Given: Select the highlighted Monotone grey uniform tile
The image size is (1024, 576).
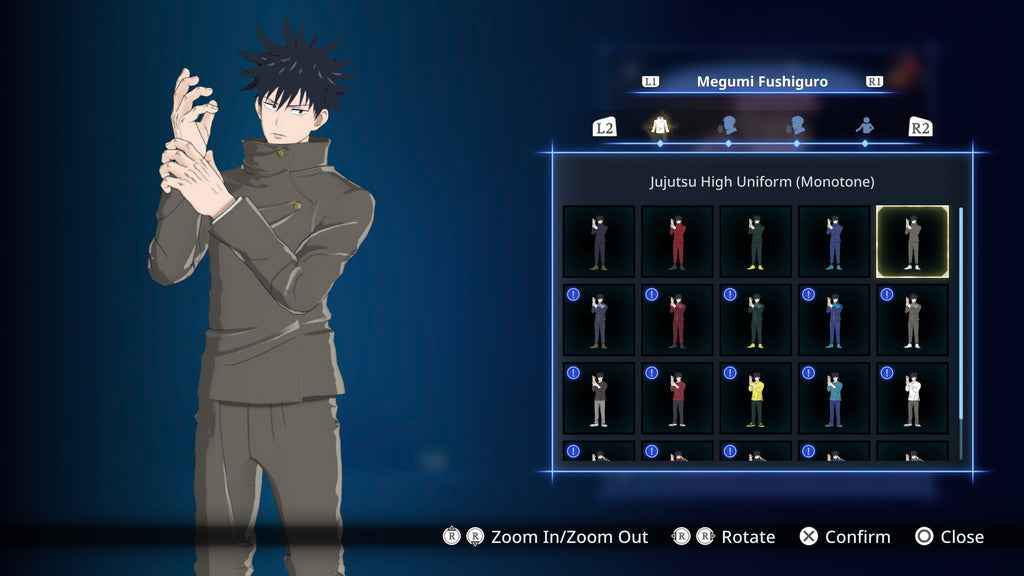Looking at the screenshot, I should point(912,241).
